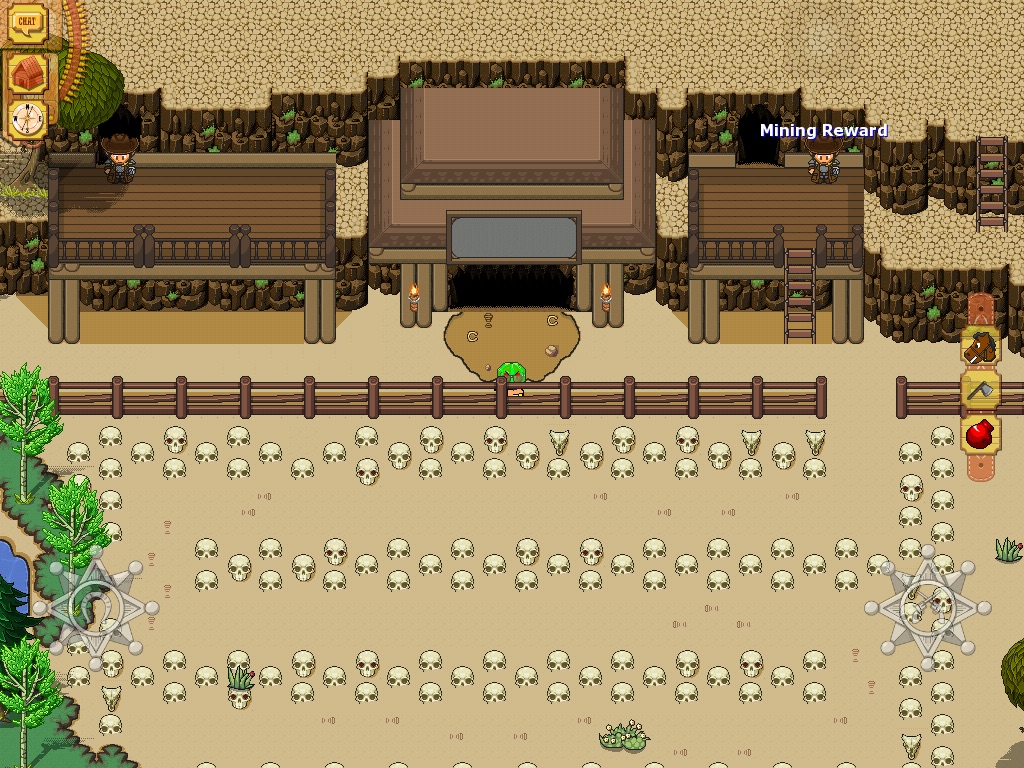Image resolution: width=1024 pixels, height=768 pixels.
Task: Choose the red boxing glove slot
Action: coord(981,435)
